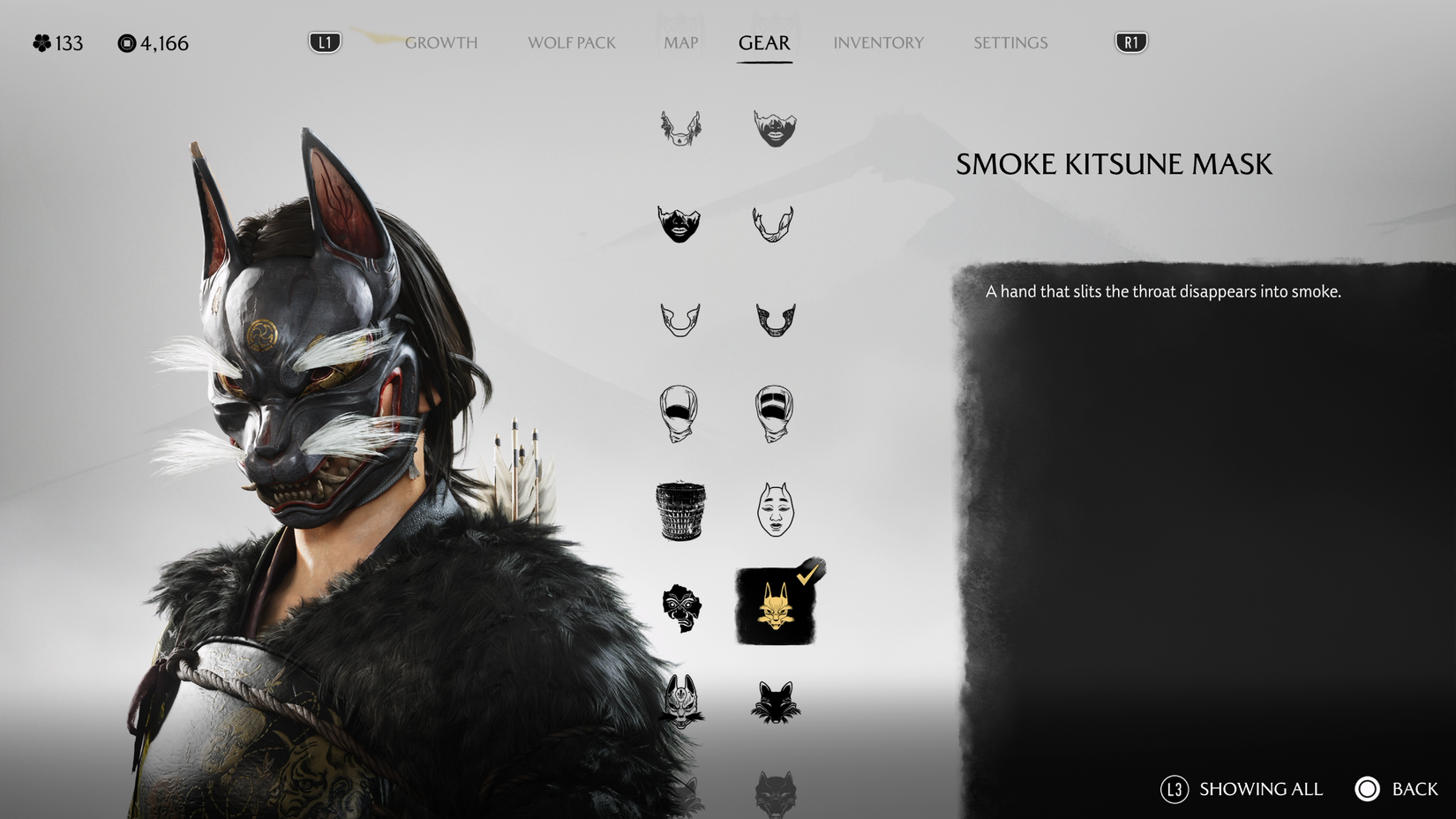This screenshot has width=1456, height=819.
Task: Click Back to exit the Gear menu
Action: pyautogui.click(x=1392, y=789)
